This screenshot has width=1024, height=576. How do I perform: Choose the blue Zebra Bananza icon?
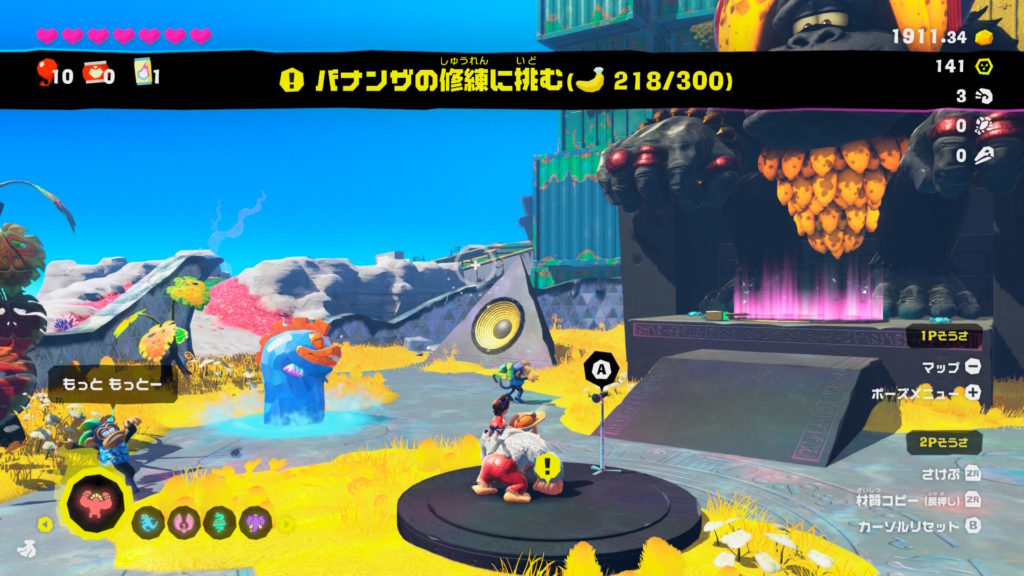coord(149,522)
